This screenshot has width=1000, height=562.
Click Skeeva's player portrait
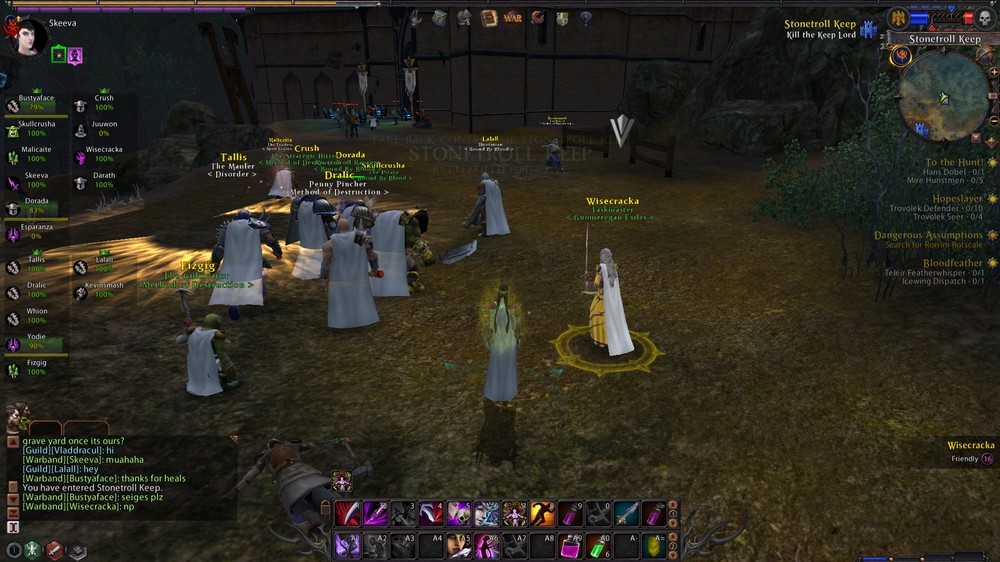tap(26, 38)
